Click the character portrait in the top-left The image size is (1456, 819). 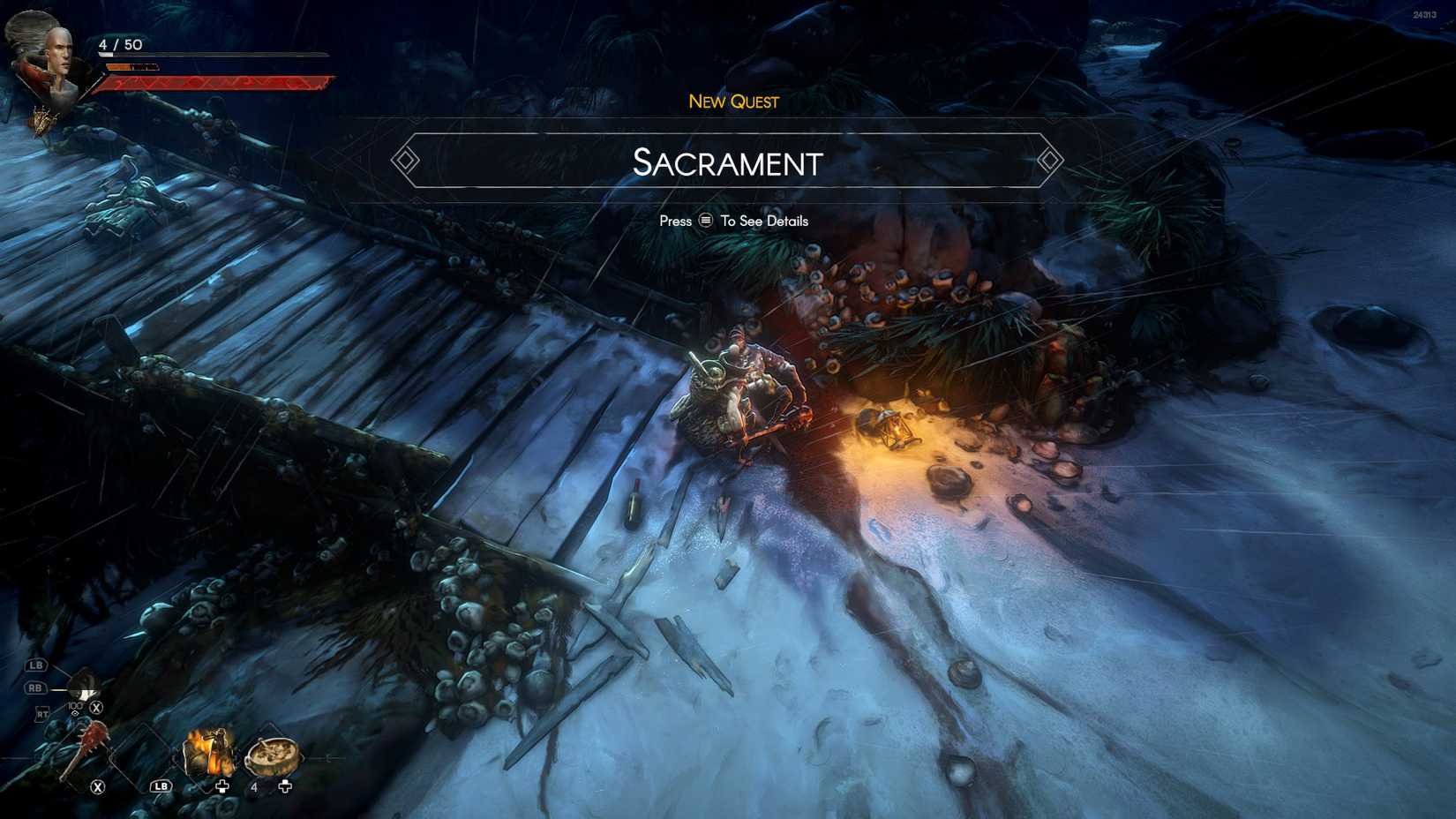[x=58, y=51]
